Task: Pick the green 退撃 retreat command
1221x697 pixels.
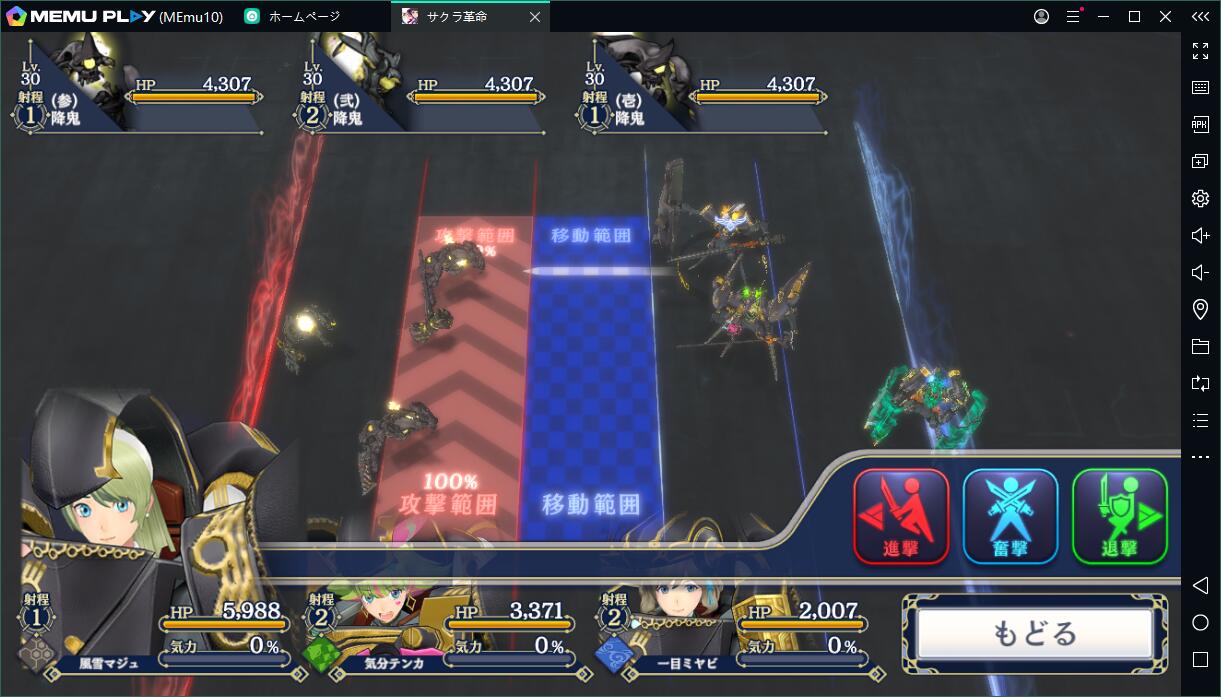Action: pos(1119,516)
